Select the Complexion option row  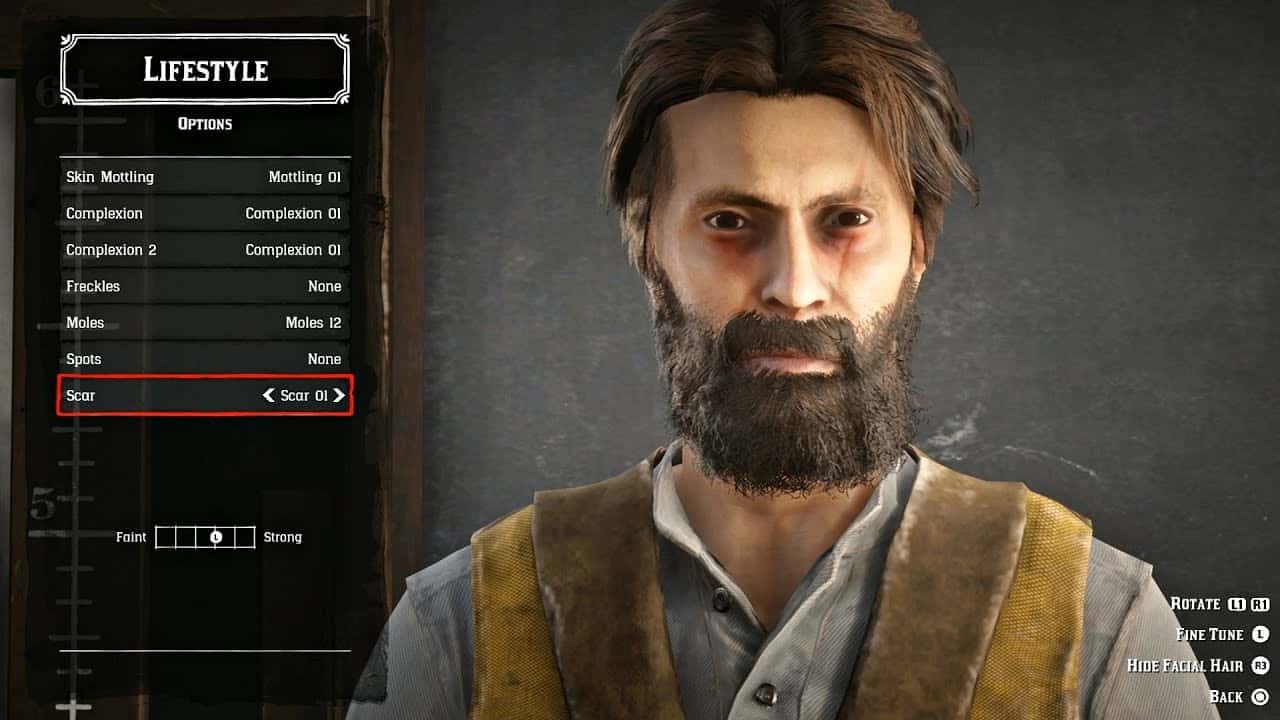pos(204,213)
